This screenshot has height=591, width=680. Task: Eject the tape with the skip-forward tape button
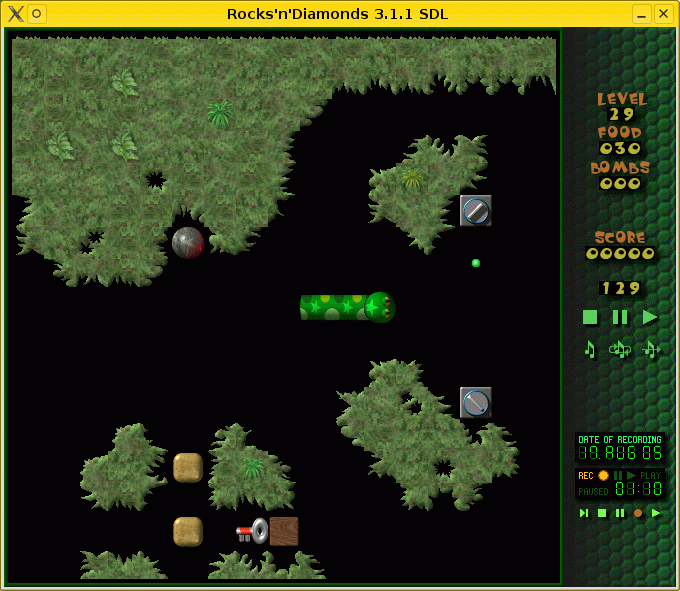click(x=584, y=513)
